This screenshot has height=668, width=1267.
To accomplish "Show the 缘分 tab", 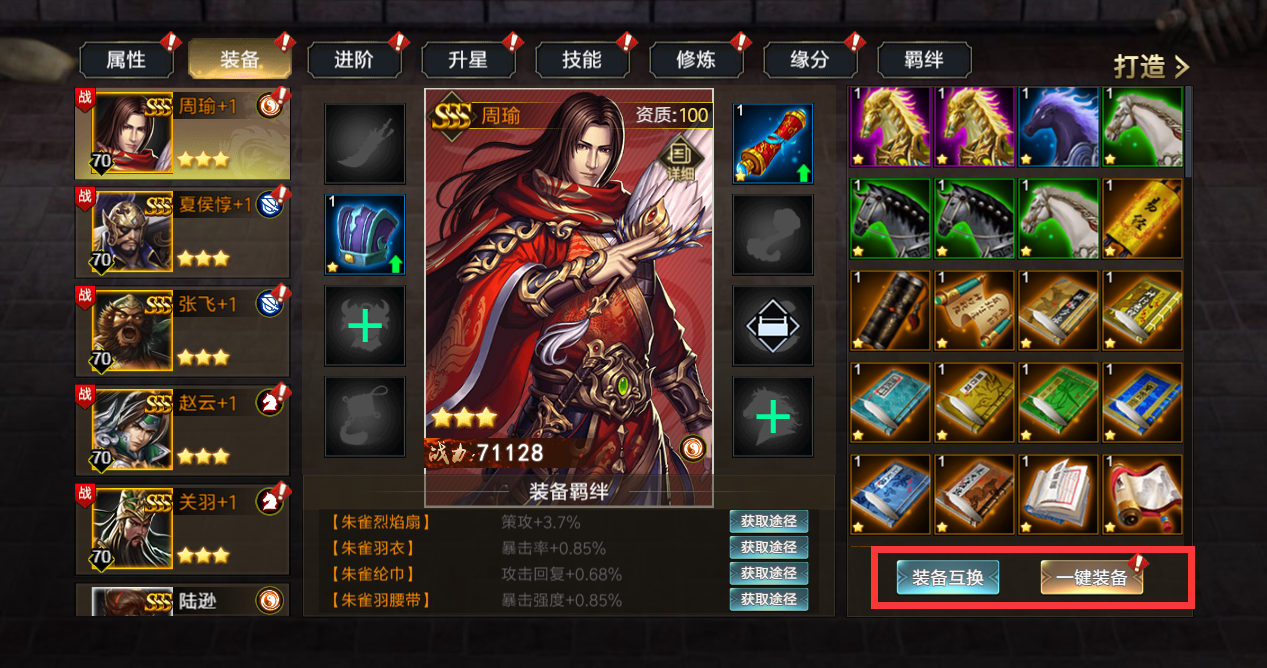I will click(x=810, y=60).
